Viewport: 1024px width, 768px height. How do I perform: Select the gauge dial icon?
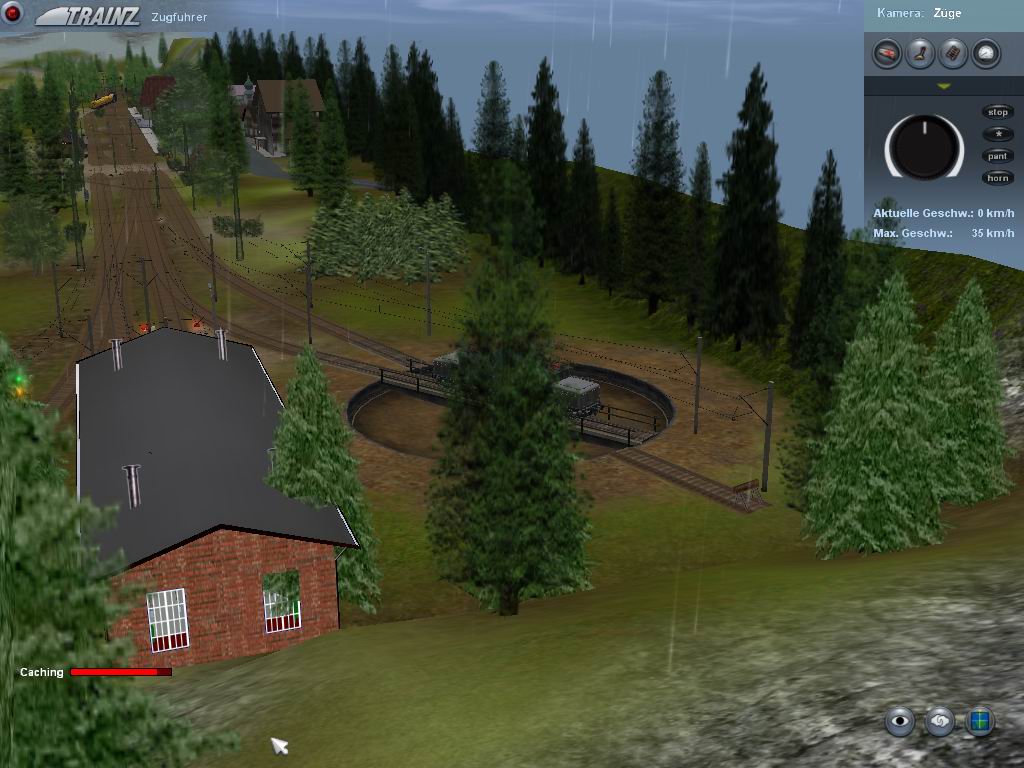click(x=986, y=54)
